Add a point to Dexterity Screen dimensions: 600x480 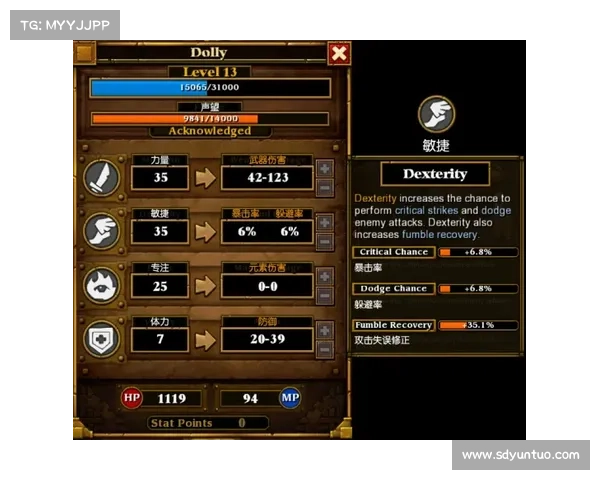coord(325,222)
